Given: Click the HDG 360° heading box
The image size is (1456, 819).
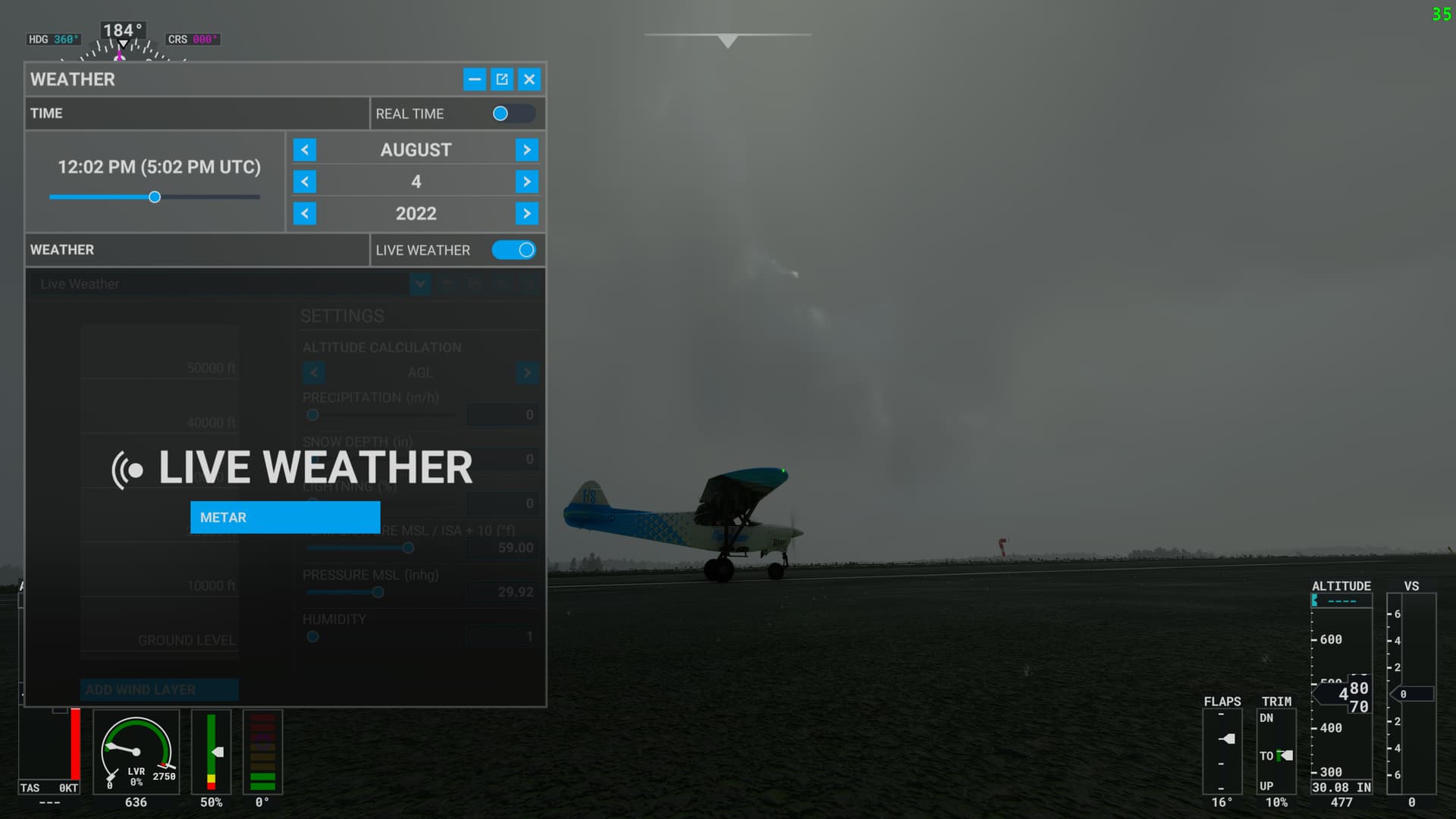Looking at the screenshot, I should (x=52, y=39).
